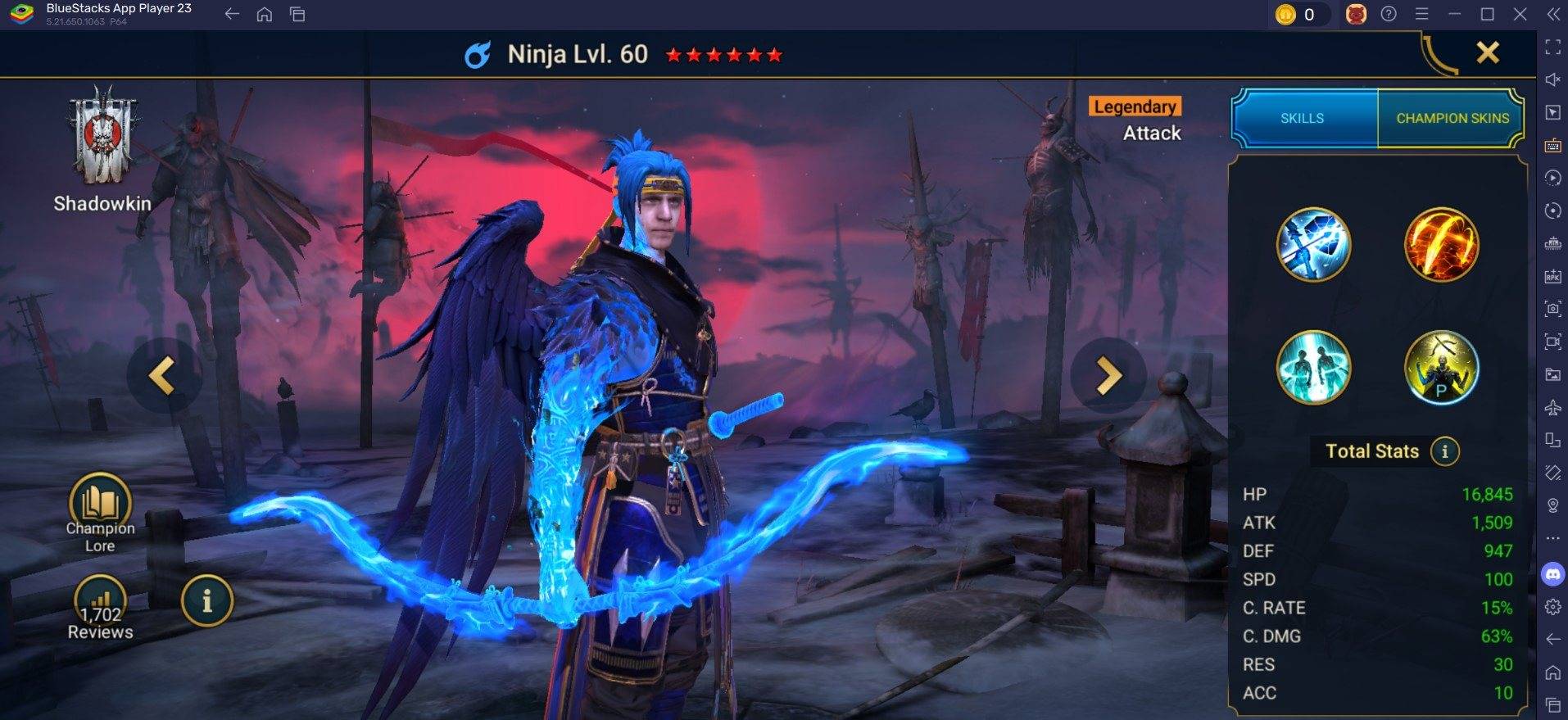Switch to the CHAMPION SKINS tab
The height and width of the screenshot is (720, 1568).
1451,118
